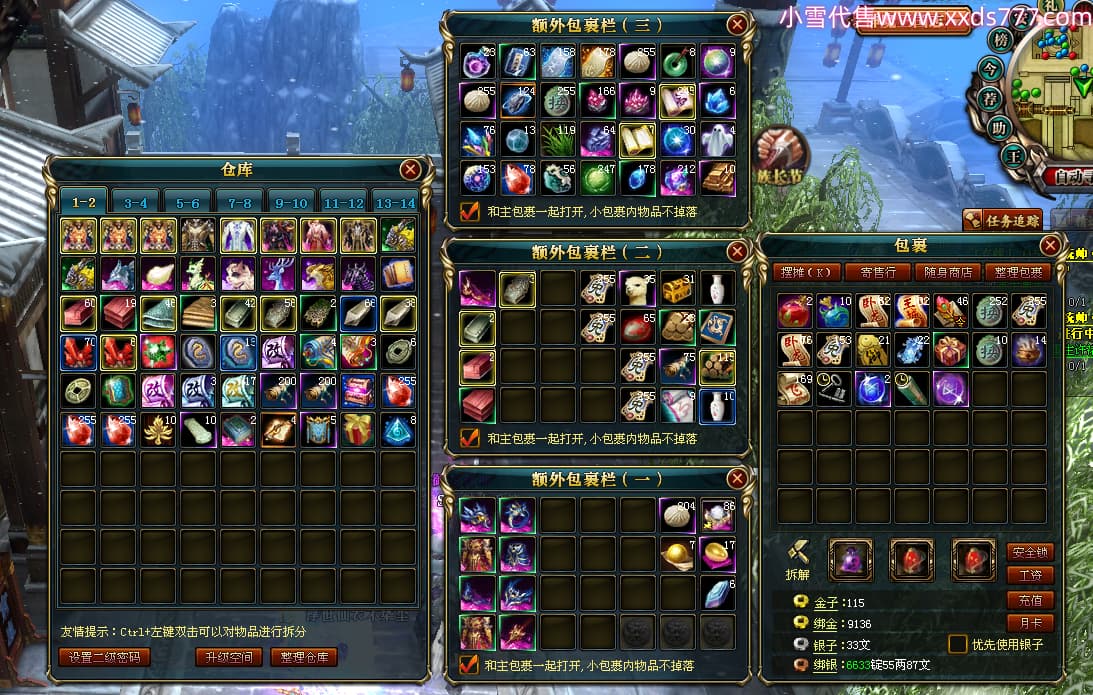Switch to warehouse tab 3-4
This screenshot has width=1093, height=695.
(136, 202)
